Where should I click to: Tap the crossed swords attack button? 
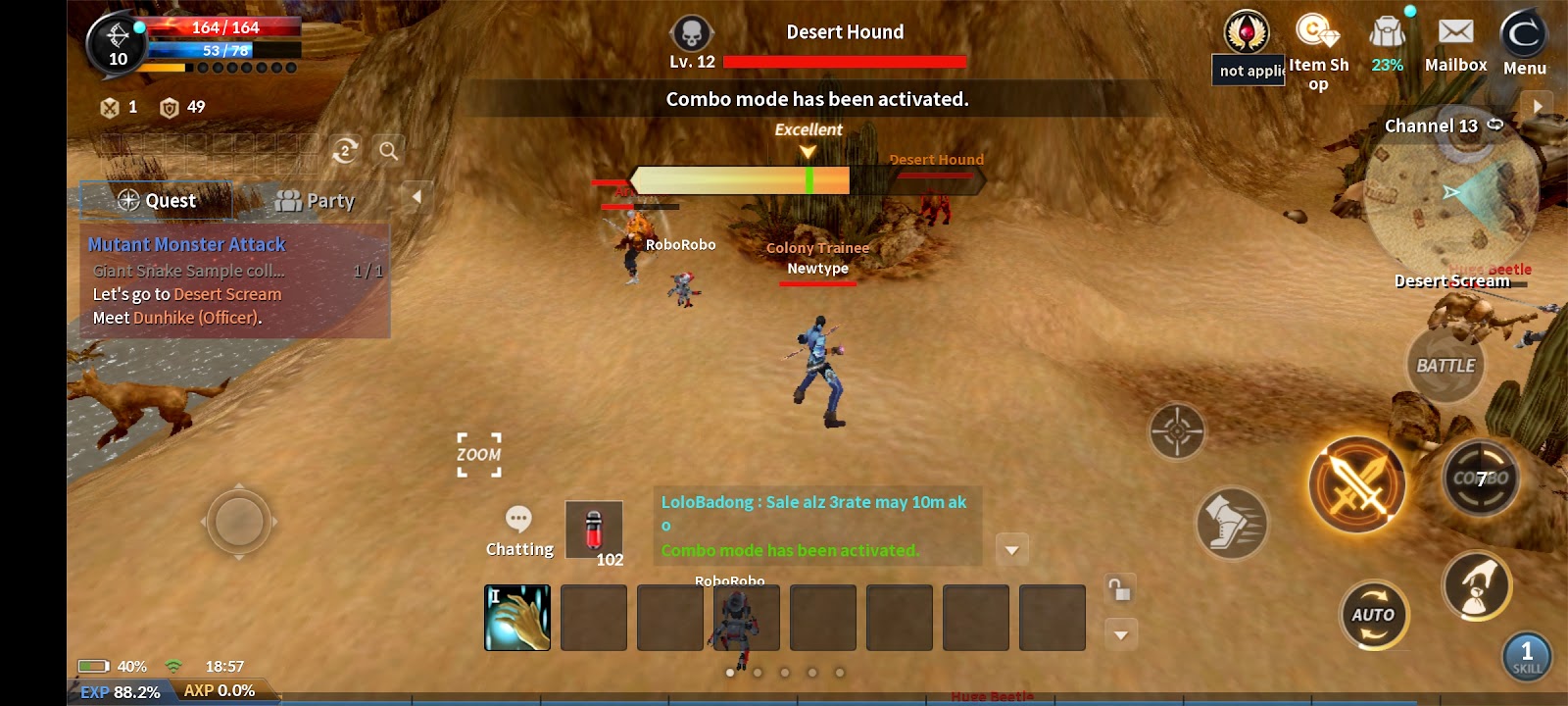point(1356,484)
